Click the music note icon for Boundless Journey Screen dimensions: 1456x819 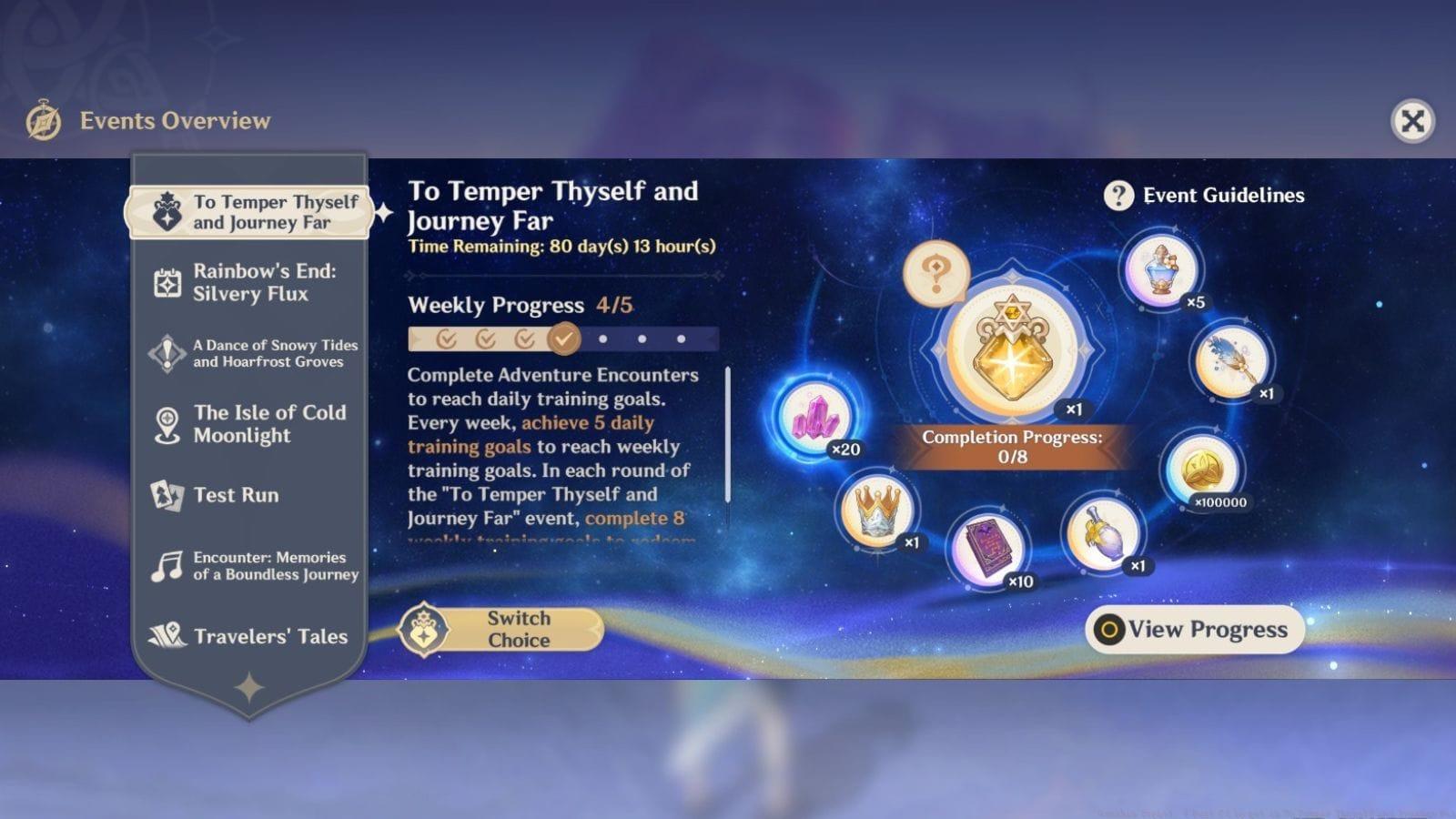(x=167, y=566)
